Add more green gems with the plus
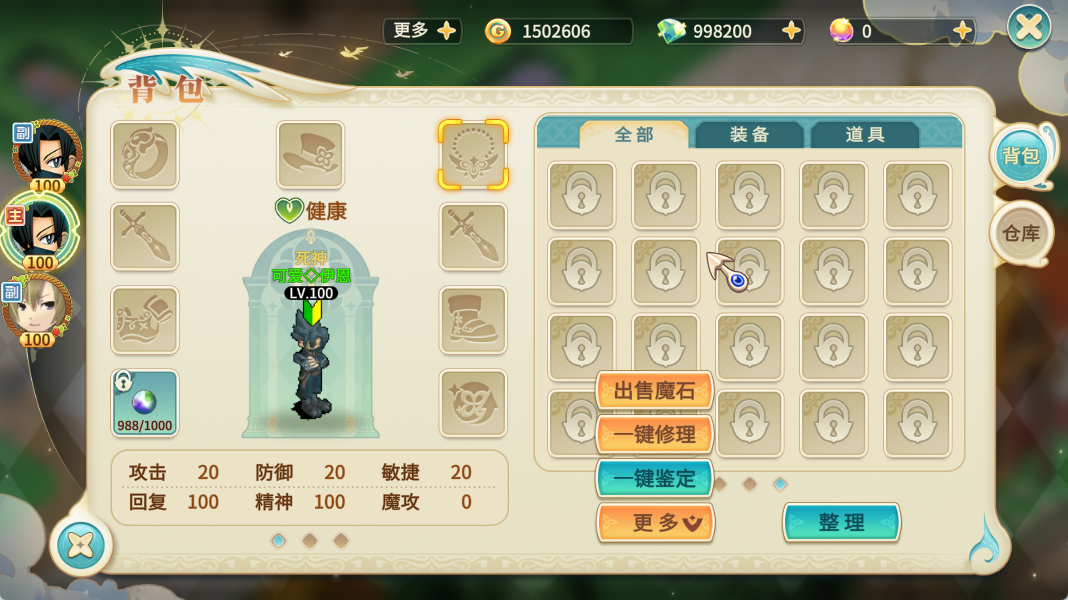This screenshot has height=600, width=1068. (x=792, y=31)
